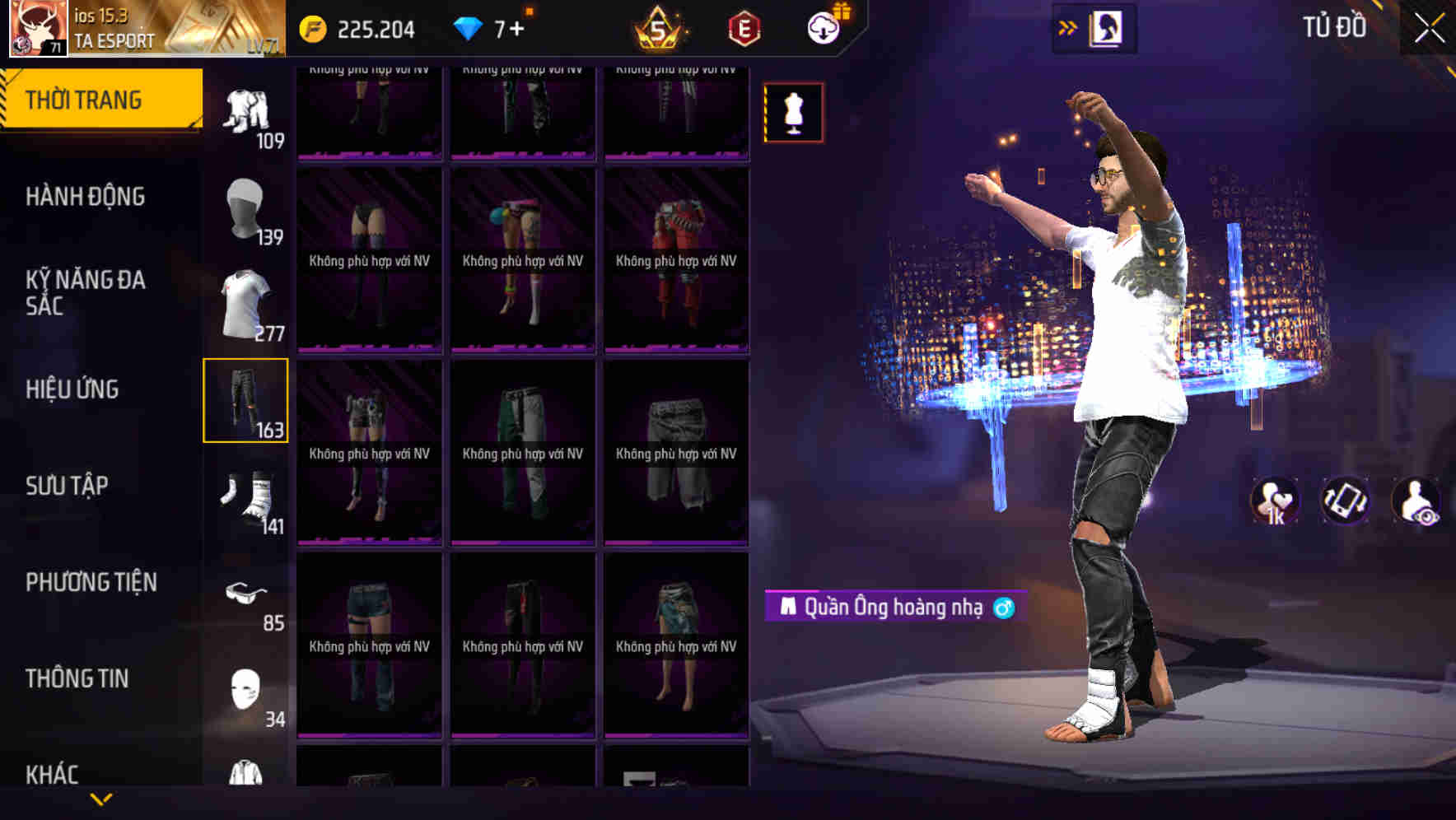Select the headwear mask category icon (139)

click(245, 208)
